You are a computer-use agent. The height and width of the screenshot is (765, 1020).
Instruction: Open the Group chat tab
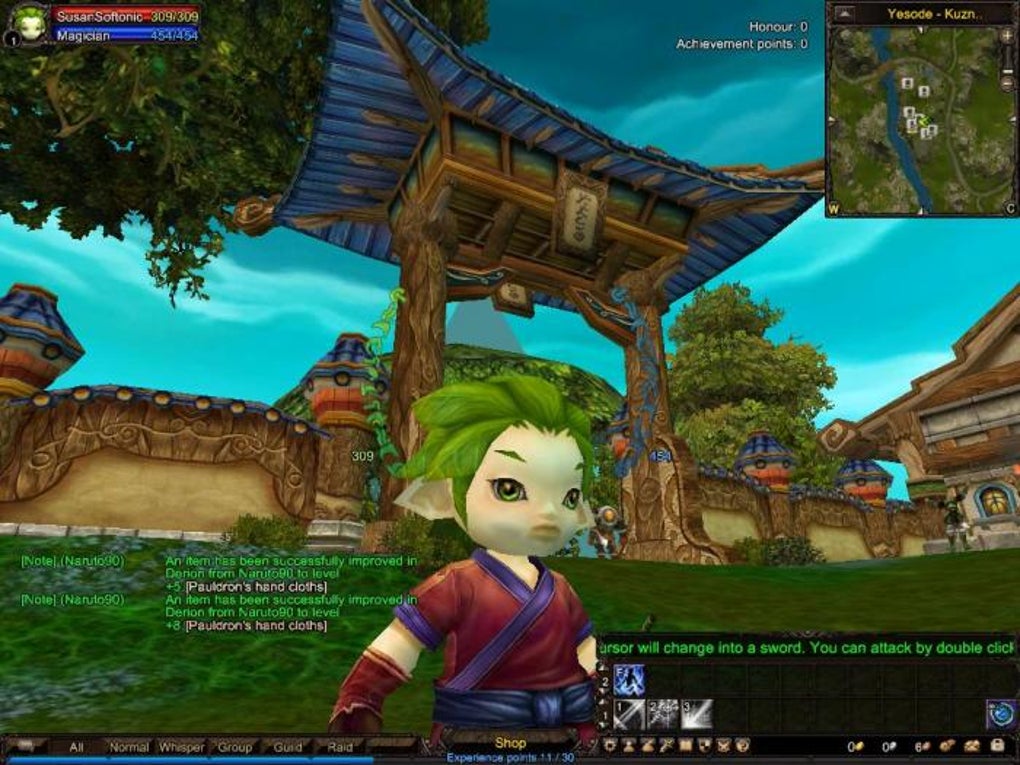point(235,747)
